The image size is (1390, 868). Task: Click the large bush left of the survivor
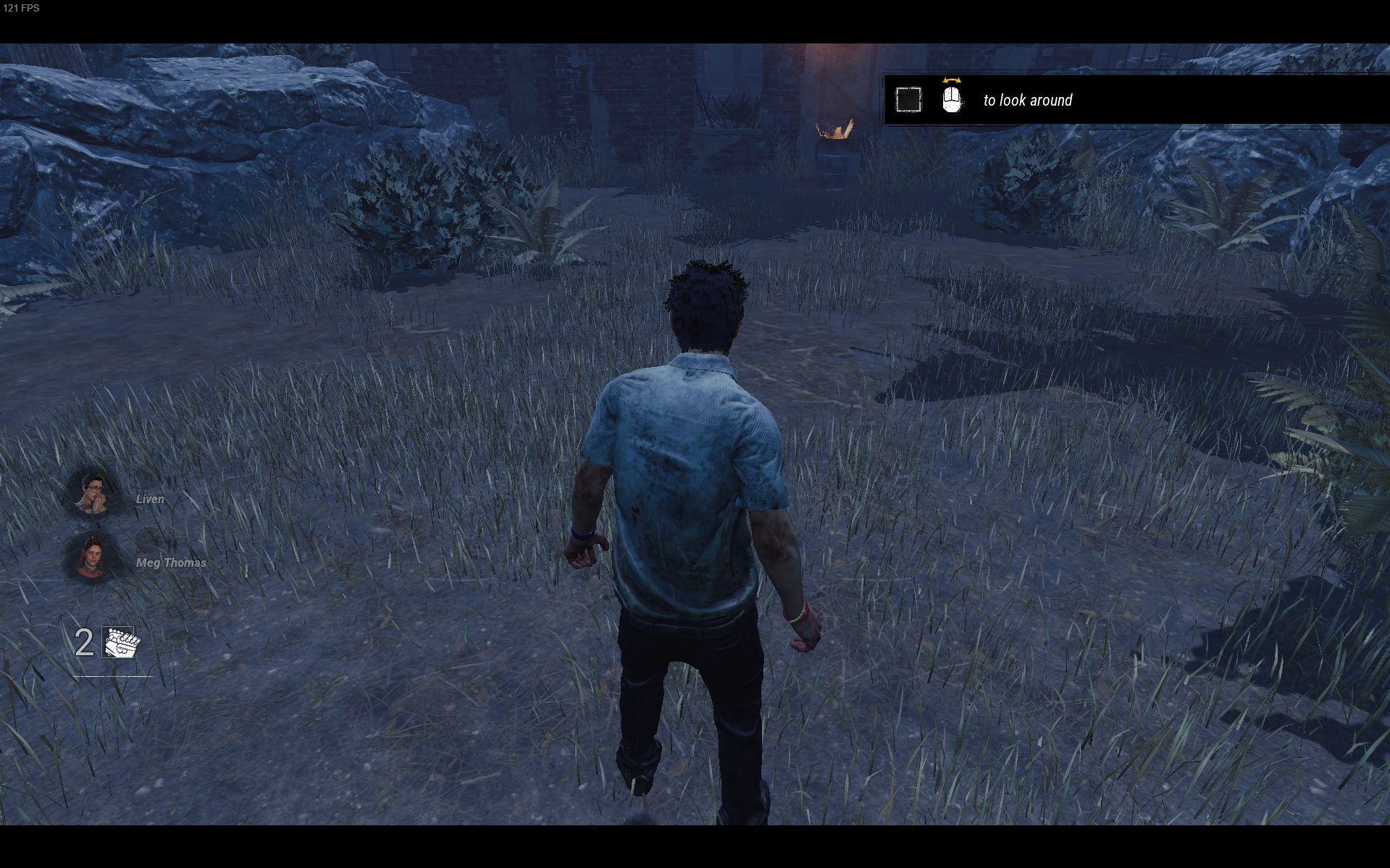[442, 203]
